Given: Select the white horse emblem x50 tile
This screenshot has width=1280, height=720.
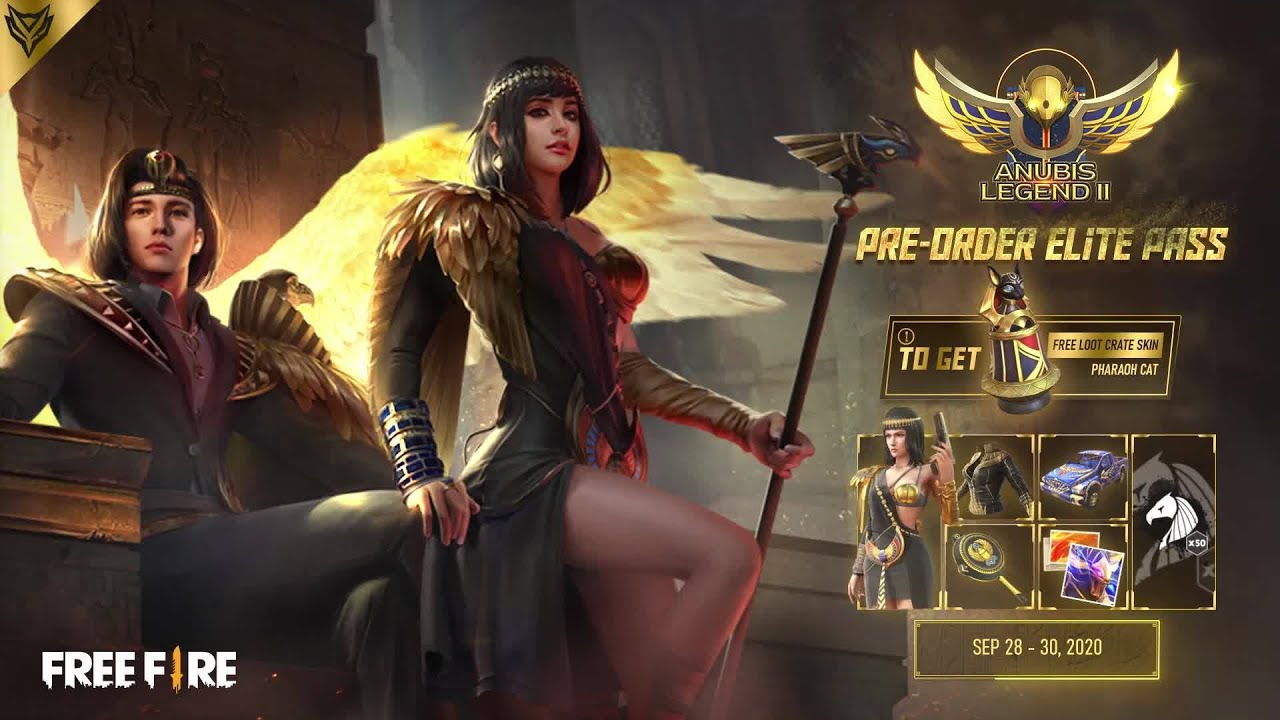Looking at the screenshot, I should point(1173,522).
